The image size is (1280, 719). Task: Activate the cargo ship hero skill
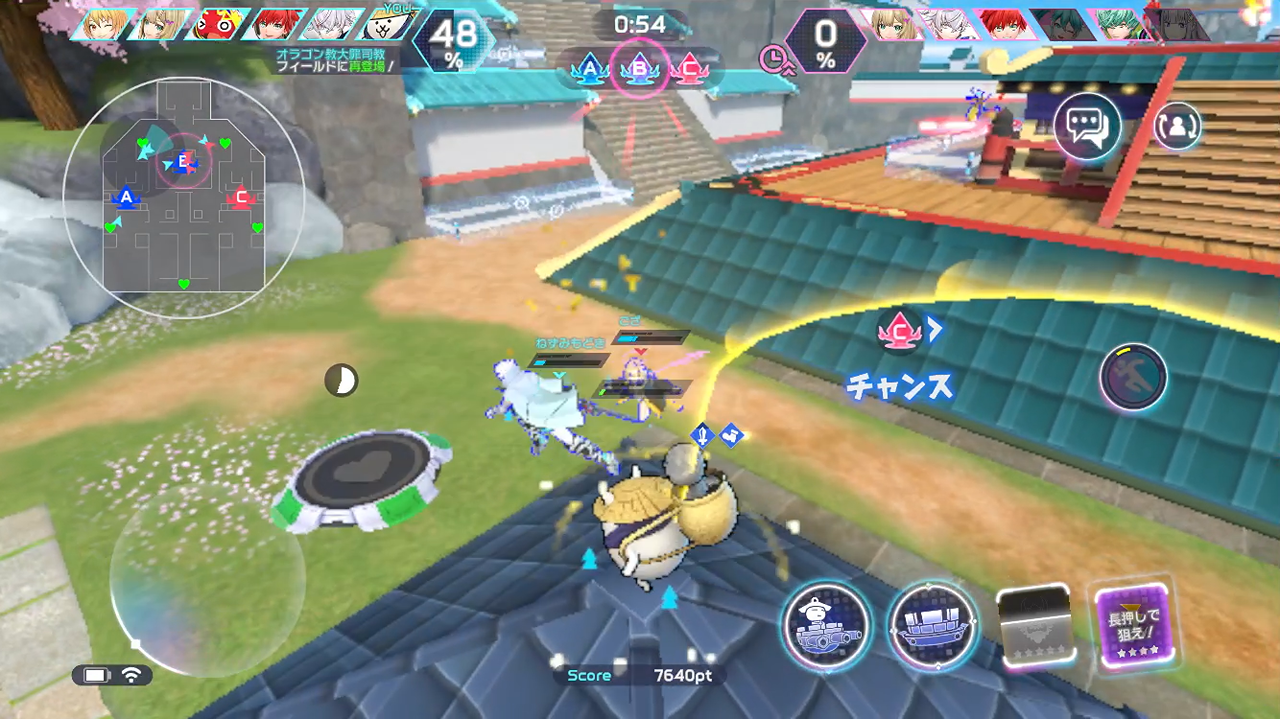tap(933, 625)
